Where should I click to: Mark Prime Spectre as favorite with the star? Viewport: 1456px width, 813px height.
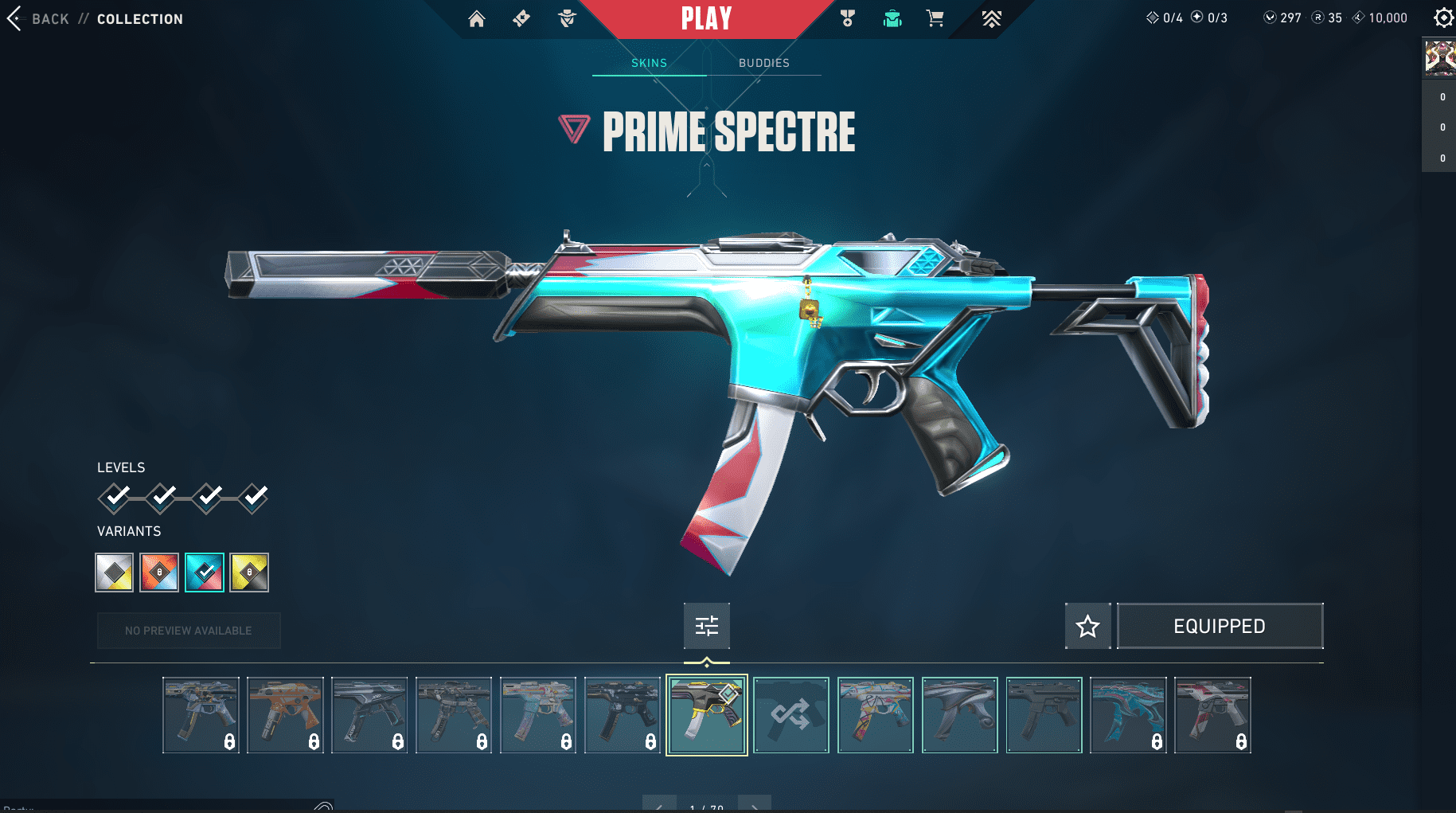pos(1087,627)
